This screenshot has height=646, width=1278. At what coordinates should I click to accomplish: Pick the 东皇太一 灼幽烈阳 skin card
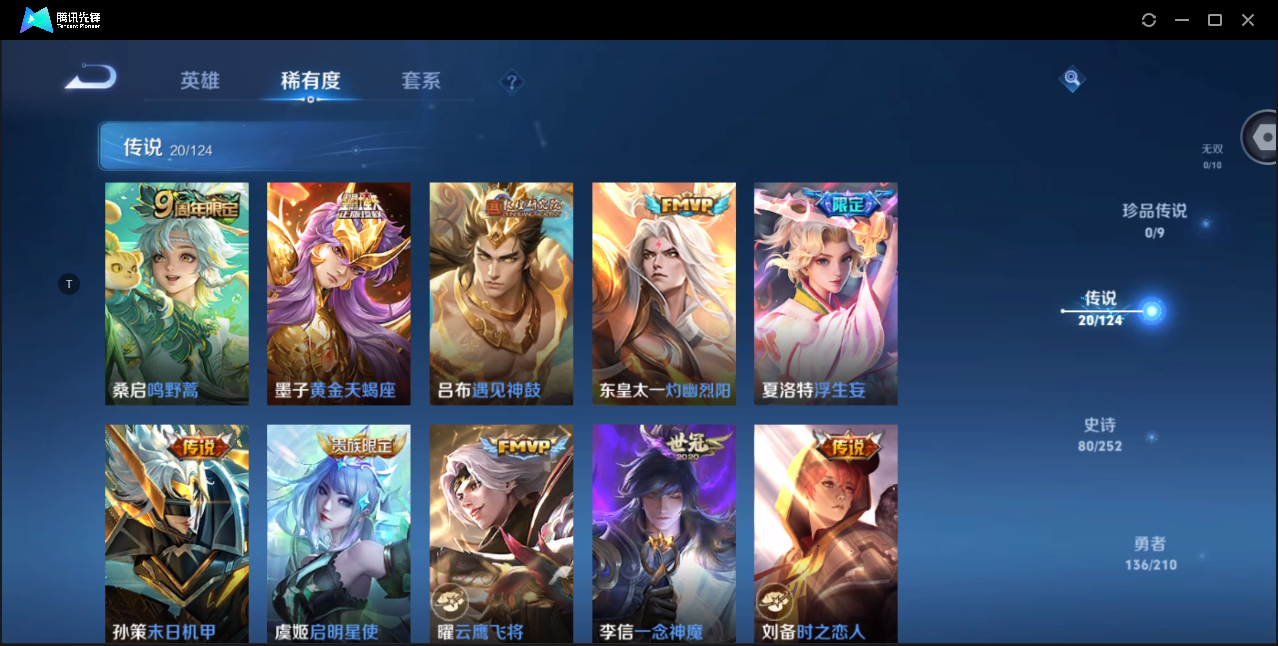[664, 293]
